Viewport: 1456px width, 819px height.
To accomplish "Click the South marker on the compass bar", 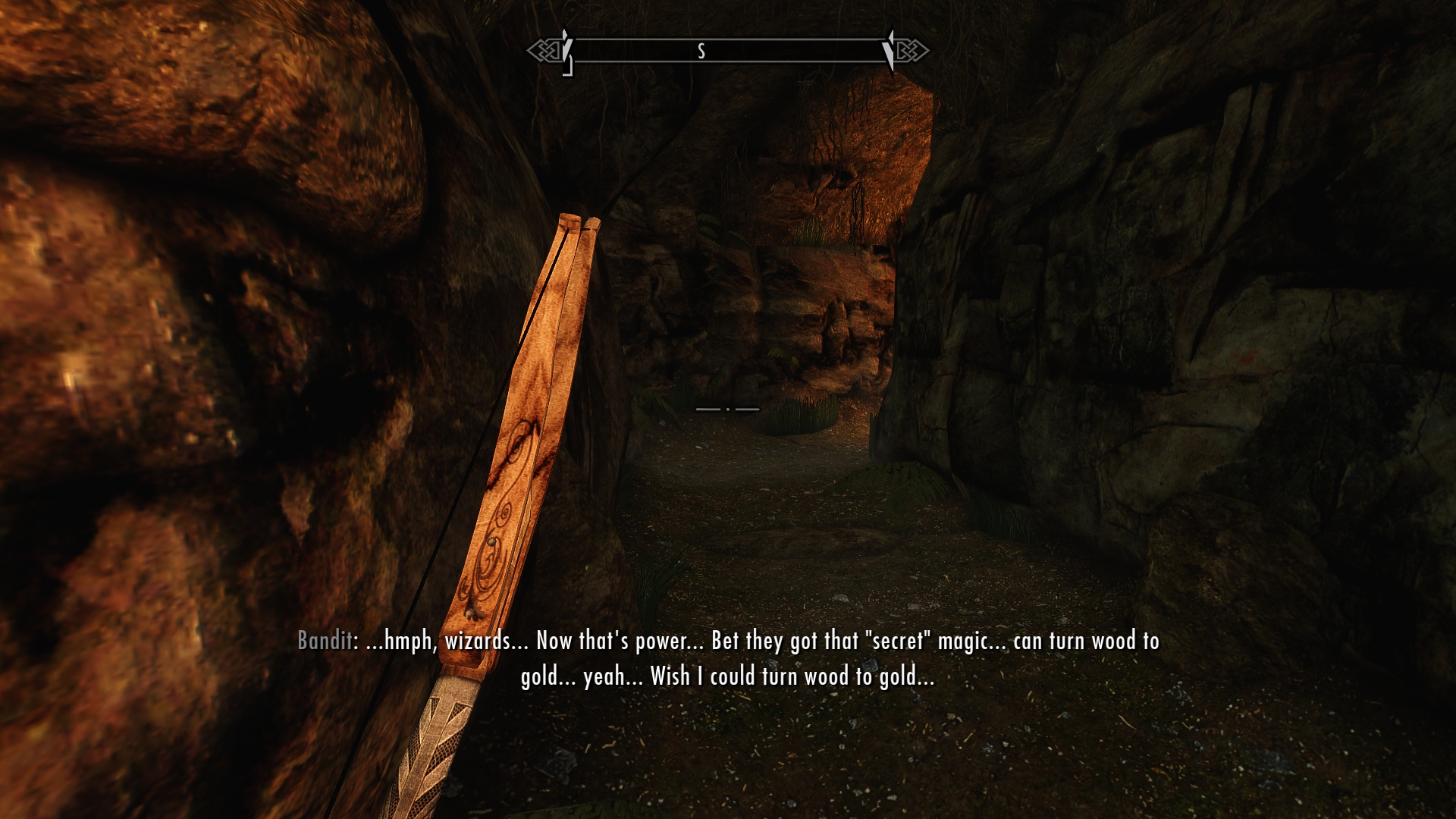I will (701, 51).
